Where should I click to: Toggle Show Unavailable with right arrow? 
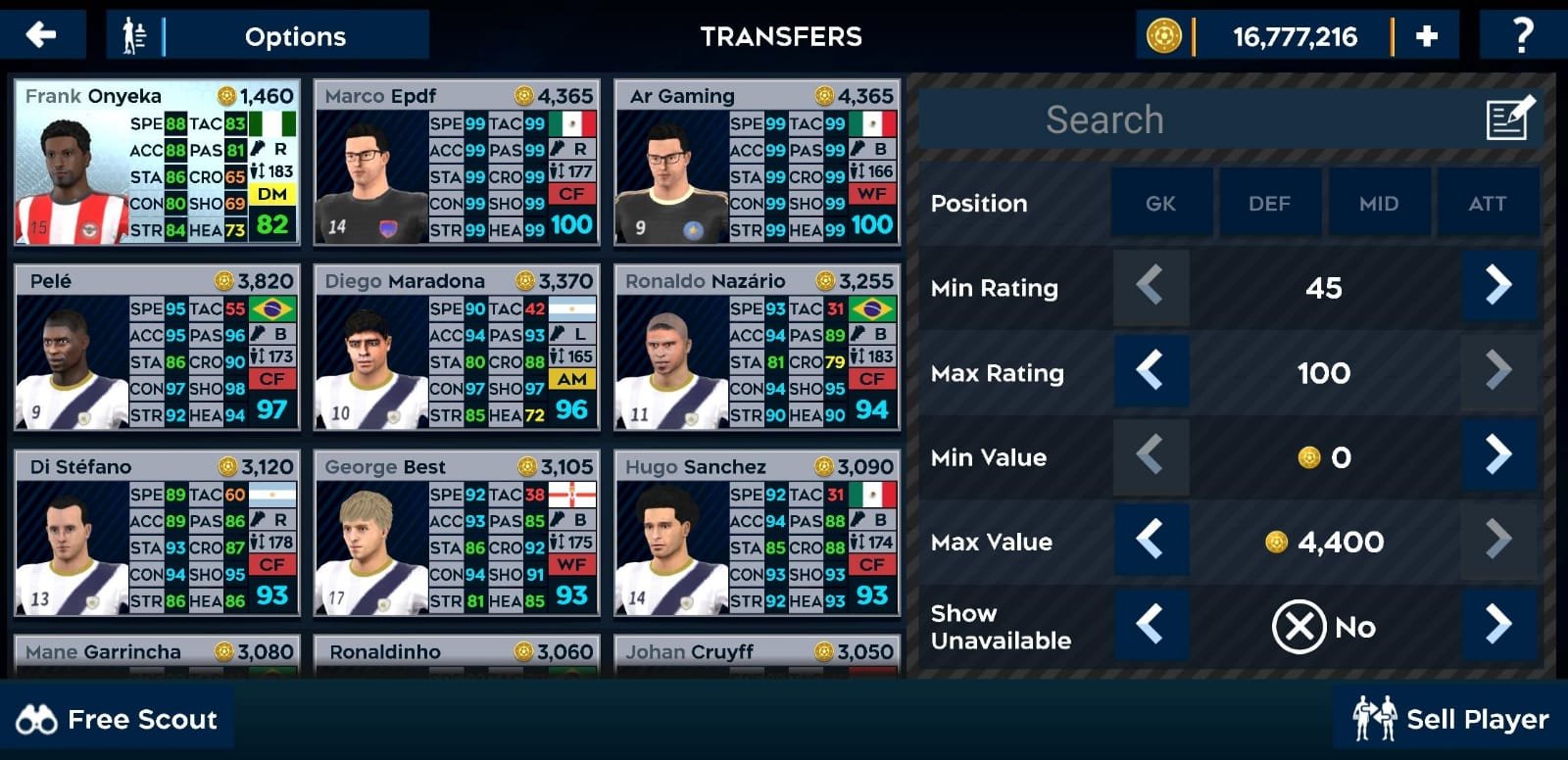click(1497, 625)
